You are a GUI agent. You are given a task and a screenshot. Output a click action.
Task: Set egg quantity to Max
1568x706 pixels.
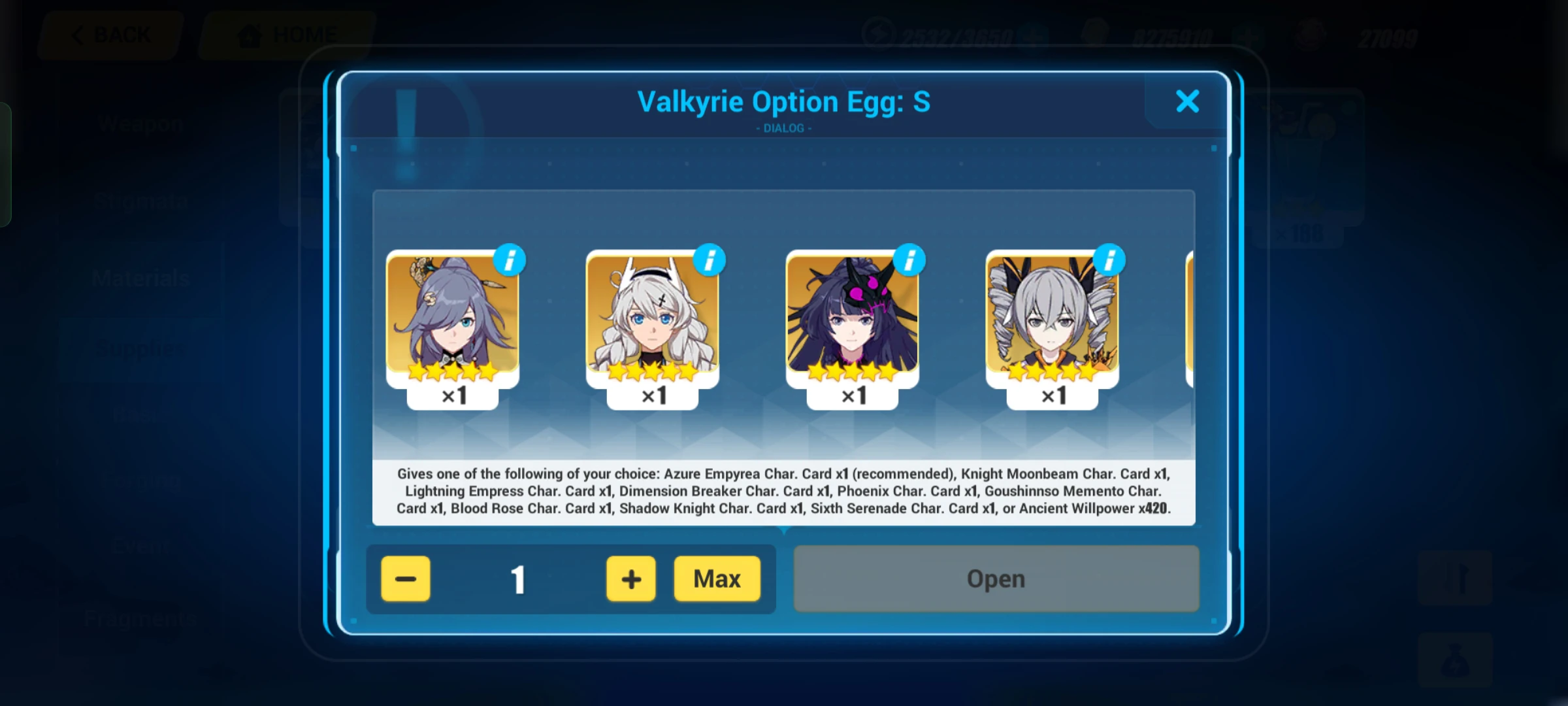pos(717,578)
